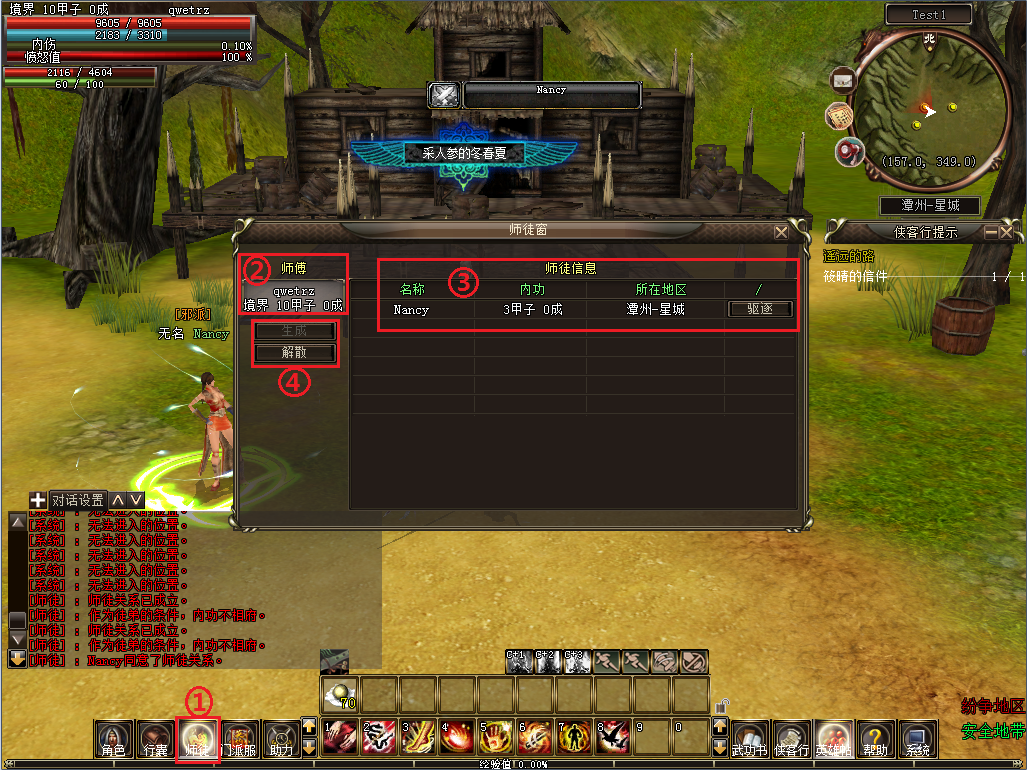The height and width of the screenshot is (770, 1027).
Task: Click the megaphone icon beside the minimap
Action: (x=850, y=151)
